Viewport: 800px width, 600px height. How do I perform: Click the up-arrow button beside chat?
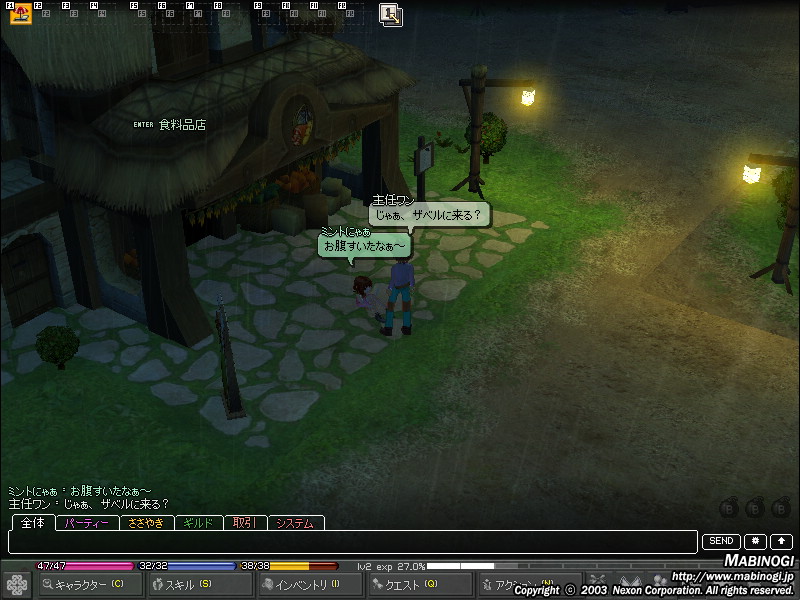(781, 541)
